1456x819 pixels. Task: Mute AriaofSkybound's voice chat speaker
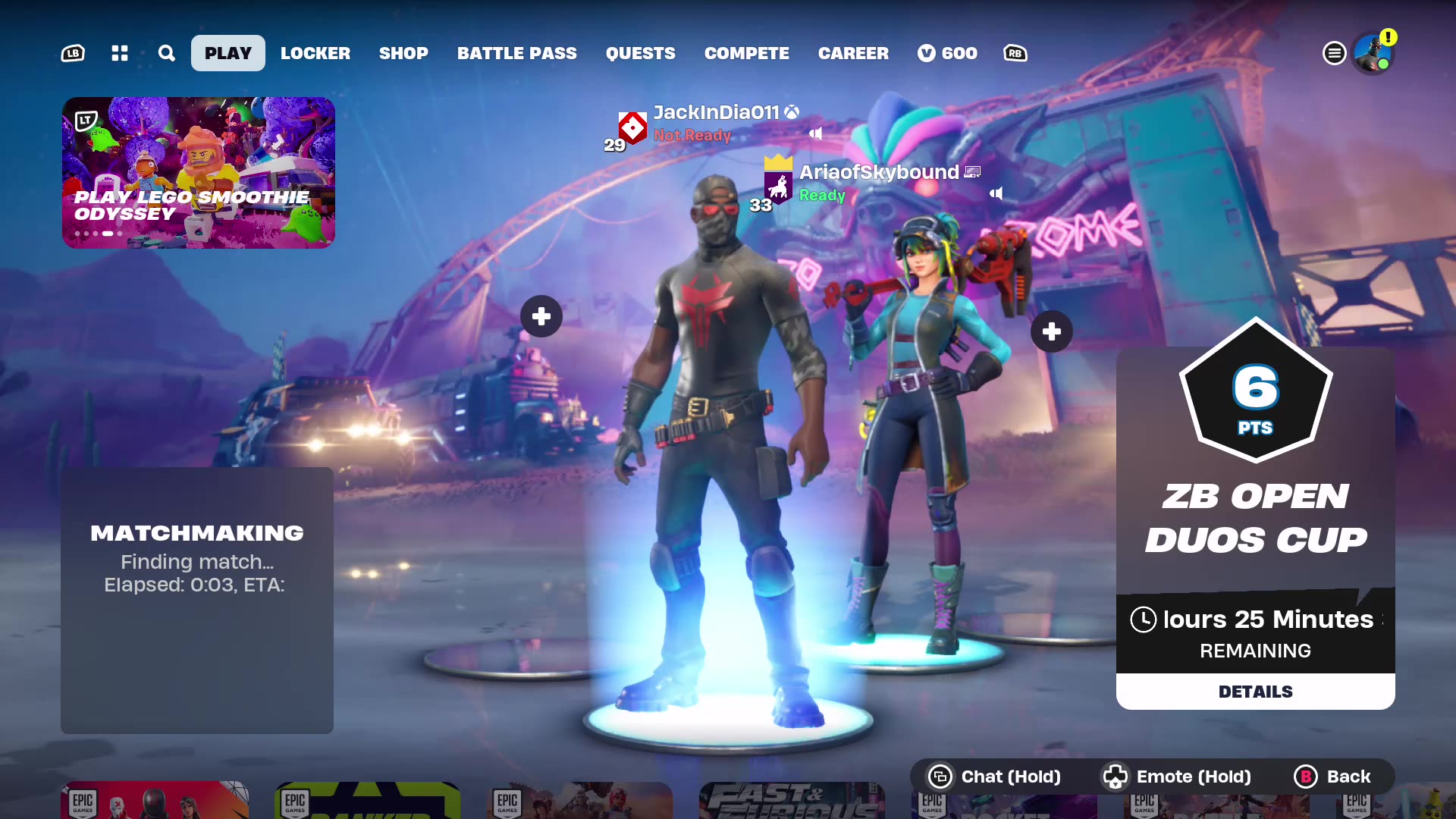(996, 194)
